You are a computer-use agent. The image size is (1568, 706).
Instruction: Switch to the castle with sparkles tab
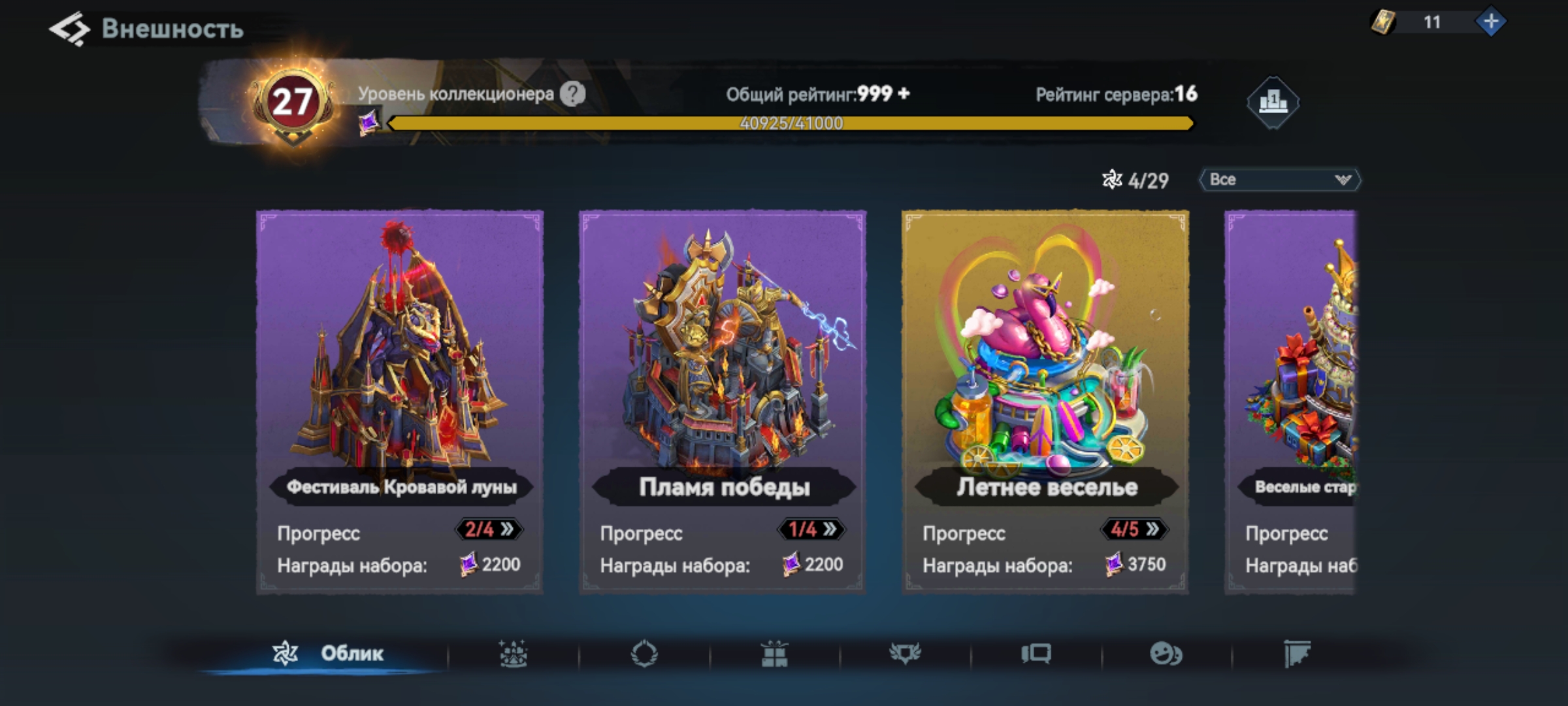tap(514, 654)
